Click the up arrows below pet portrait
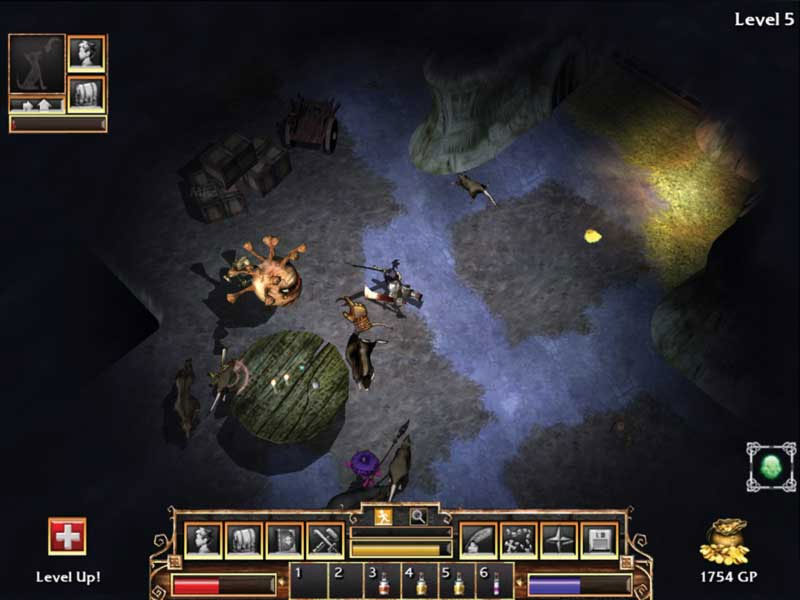The height and width of the screenshot is (600, 800). pos(36,104)
